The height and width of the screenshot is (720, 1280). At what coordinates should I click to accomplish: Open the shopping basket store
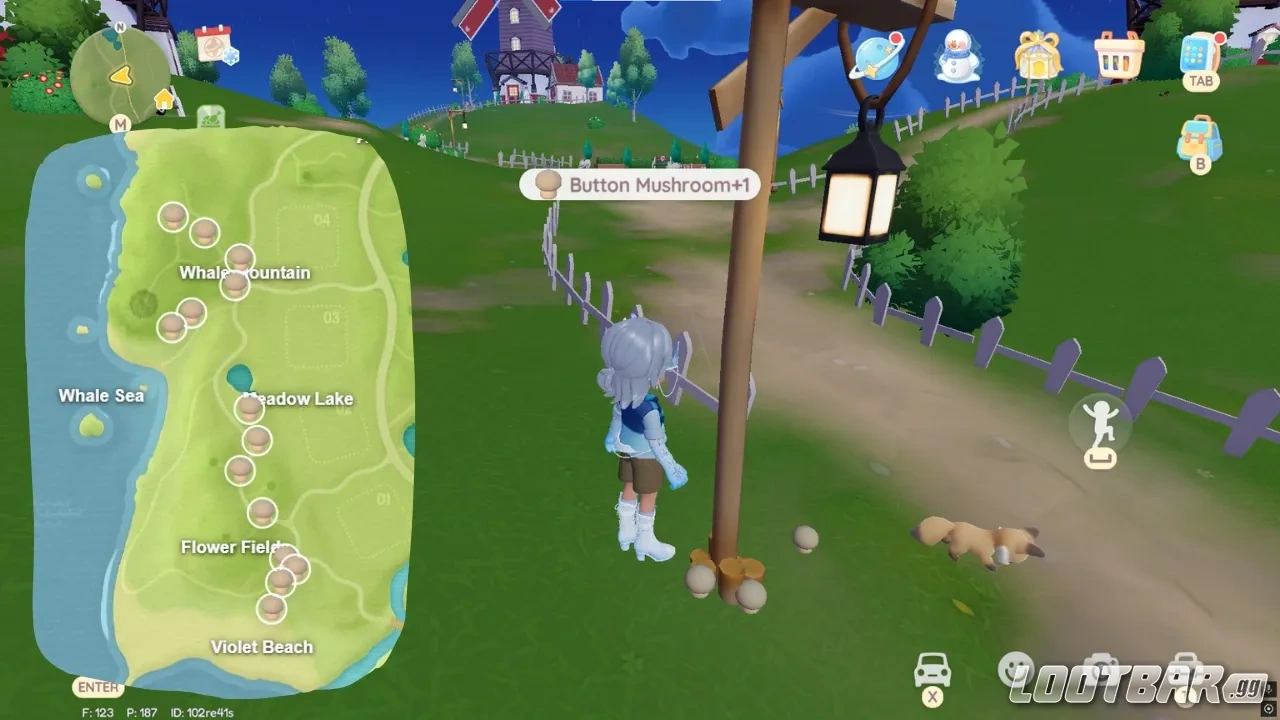pyautogui.click(x=1117, y=57)
